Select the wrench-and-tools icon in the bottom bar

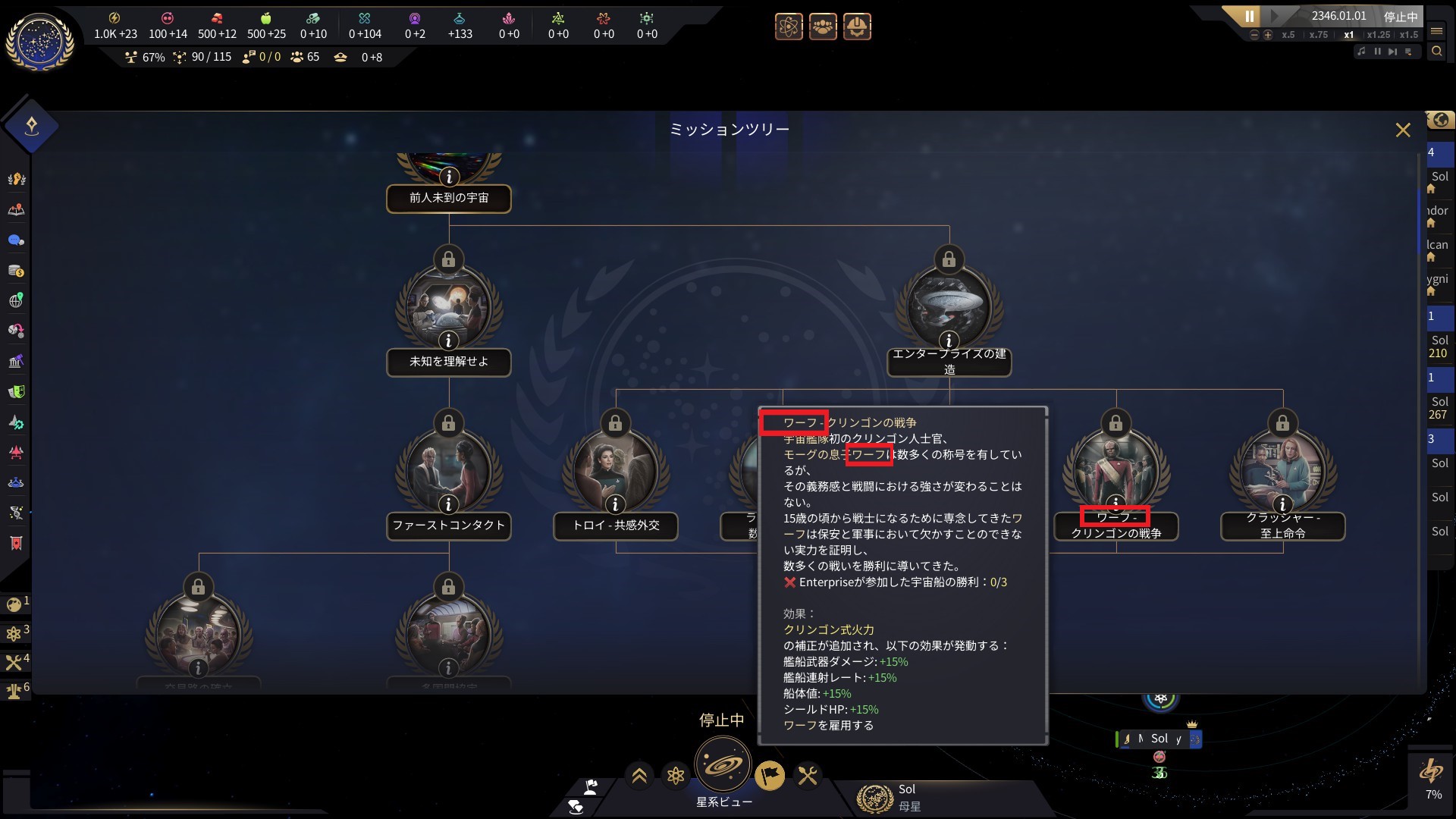(x=808, y=776)
